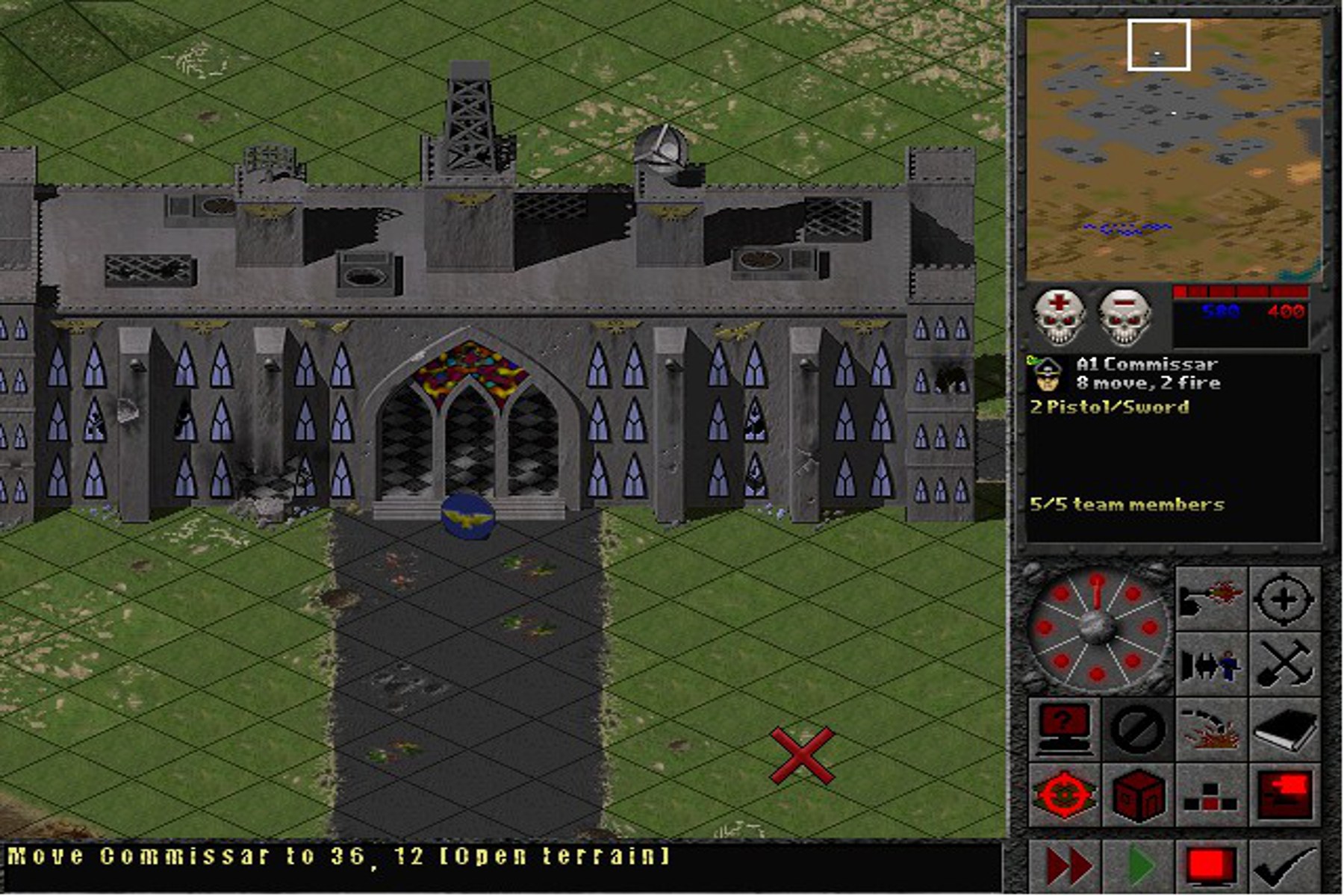
Task: Select the soldier with arrows icon
Action: [x=1211, y=663]
